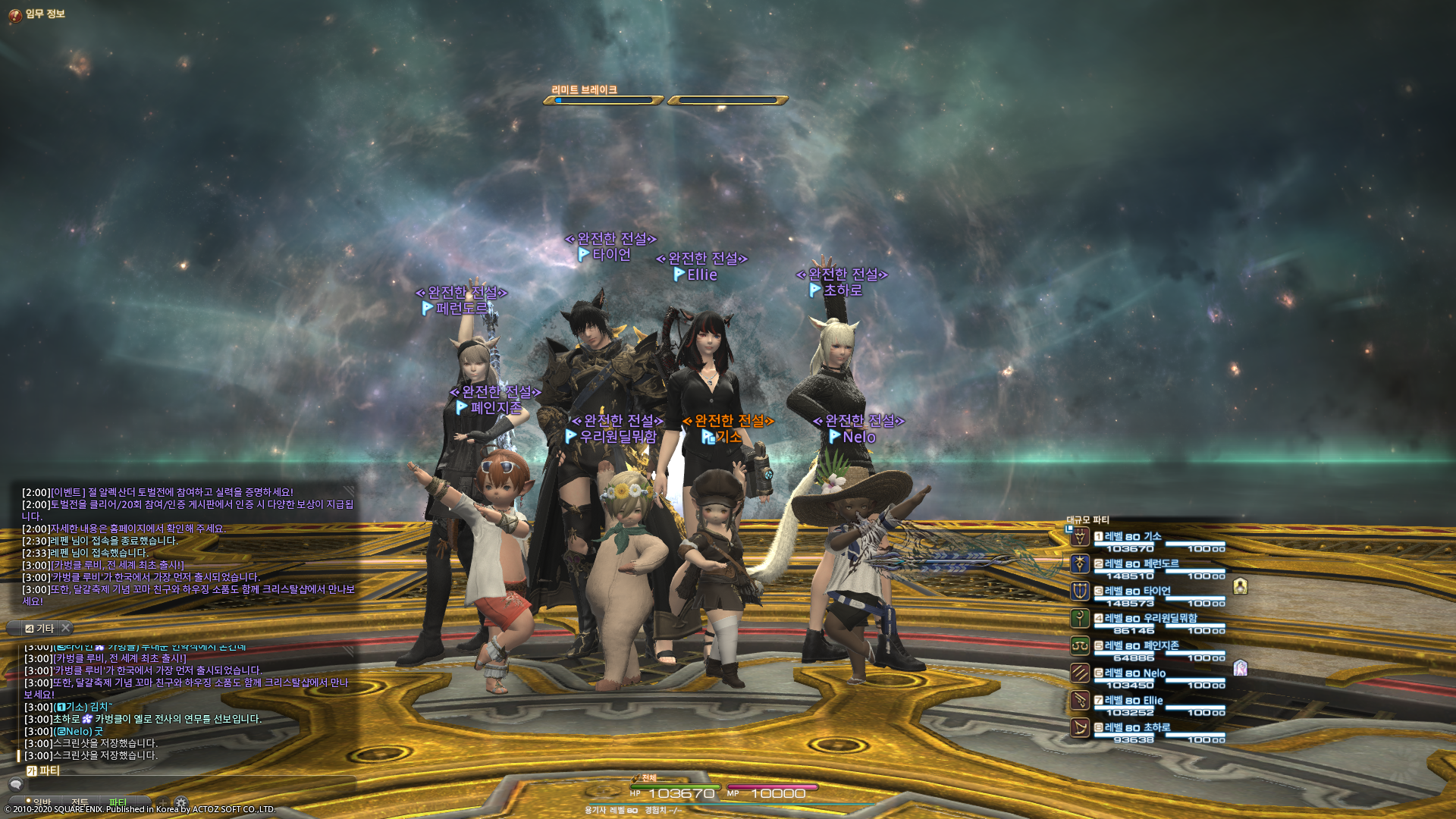Viewport: 1456px width, 819px height.
Task: Click the chat text input field
Action: [190, 784]
